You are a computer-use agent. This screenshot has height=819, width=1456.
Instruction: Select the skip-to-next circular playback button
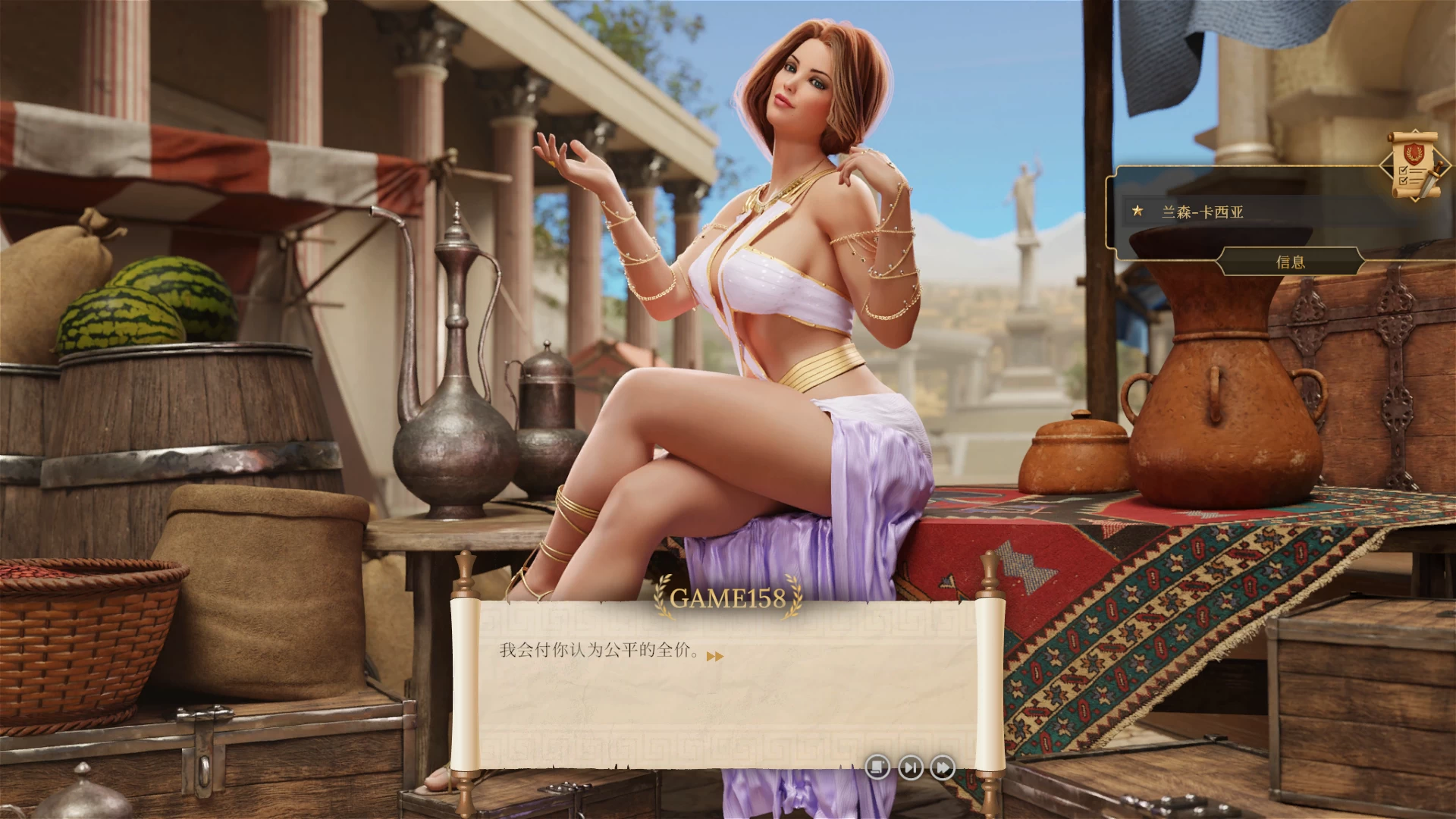point(909,768)
